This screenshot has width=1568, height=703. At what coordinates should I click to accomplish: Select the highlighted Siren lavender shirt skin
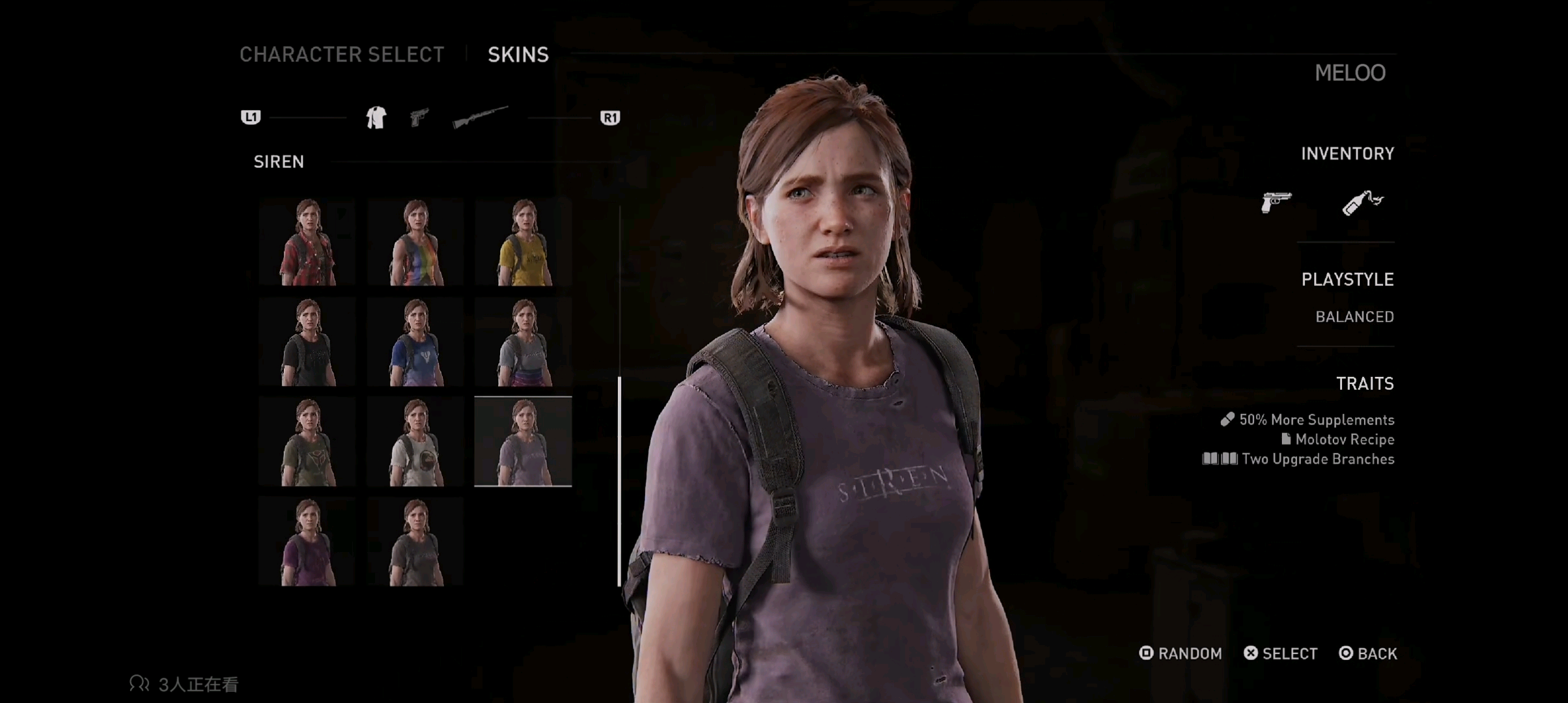coord(524,443)
